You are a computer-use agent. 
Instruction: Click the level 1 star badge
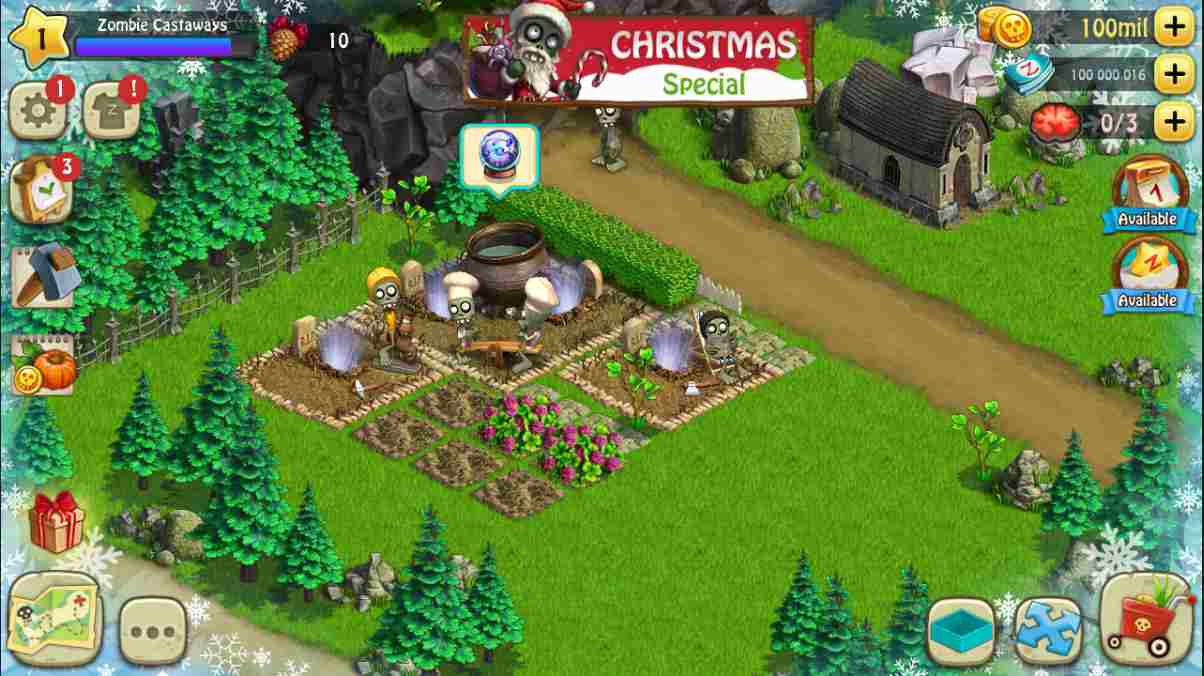(x=39, y=36)
